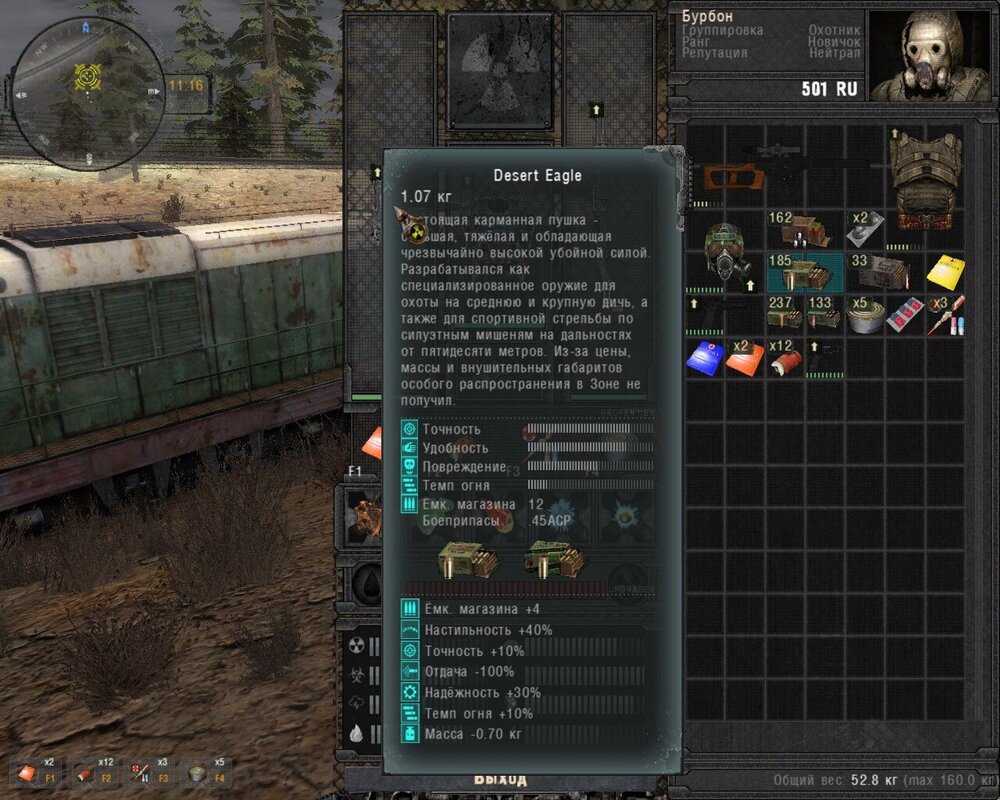The height and width of the screenshot is (800, 1000).
Task: Pick the 237-round ammo stack
Action: (x=786, y=314)
